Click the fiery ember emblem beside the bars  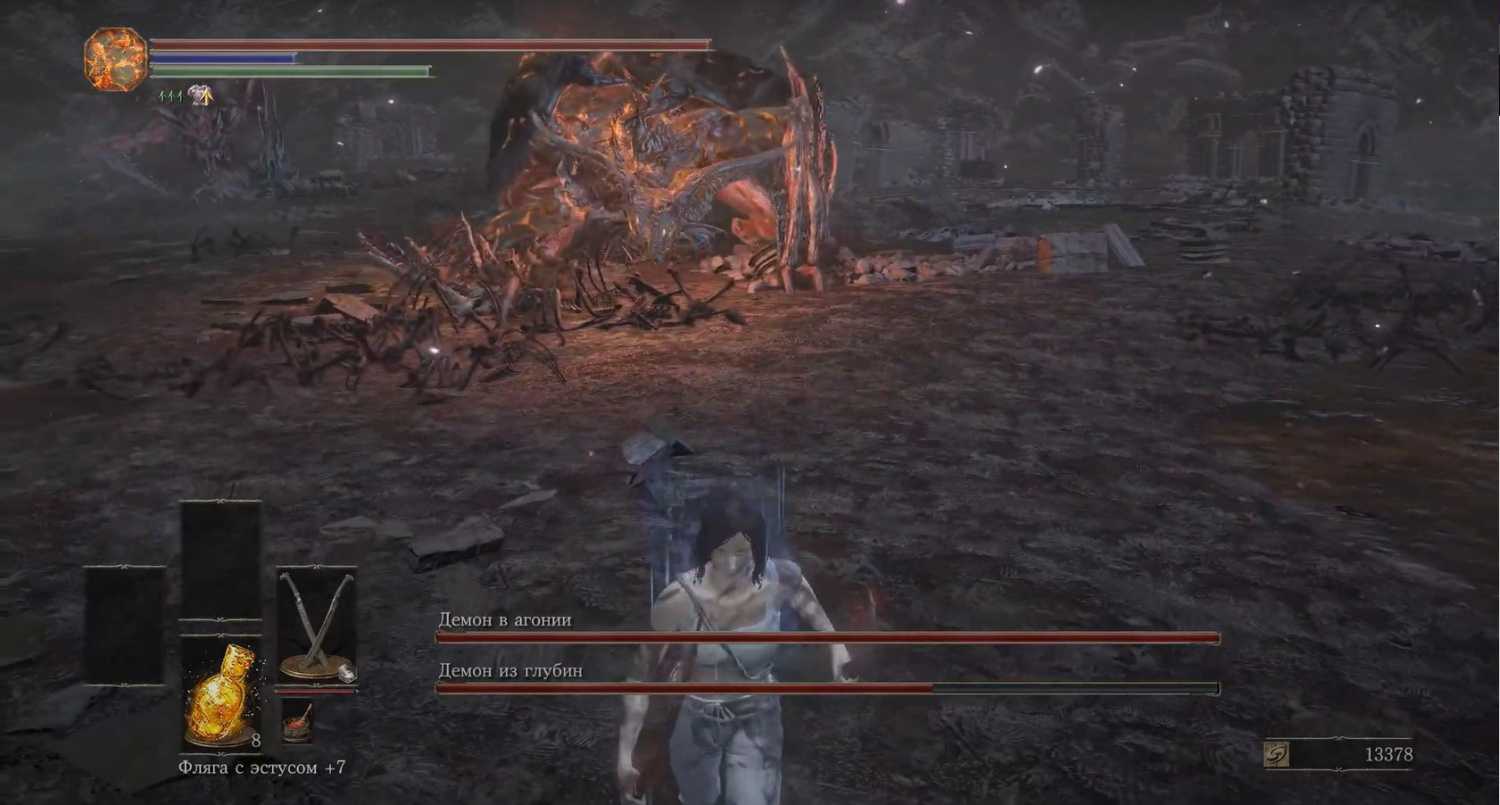116,60
